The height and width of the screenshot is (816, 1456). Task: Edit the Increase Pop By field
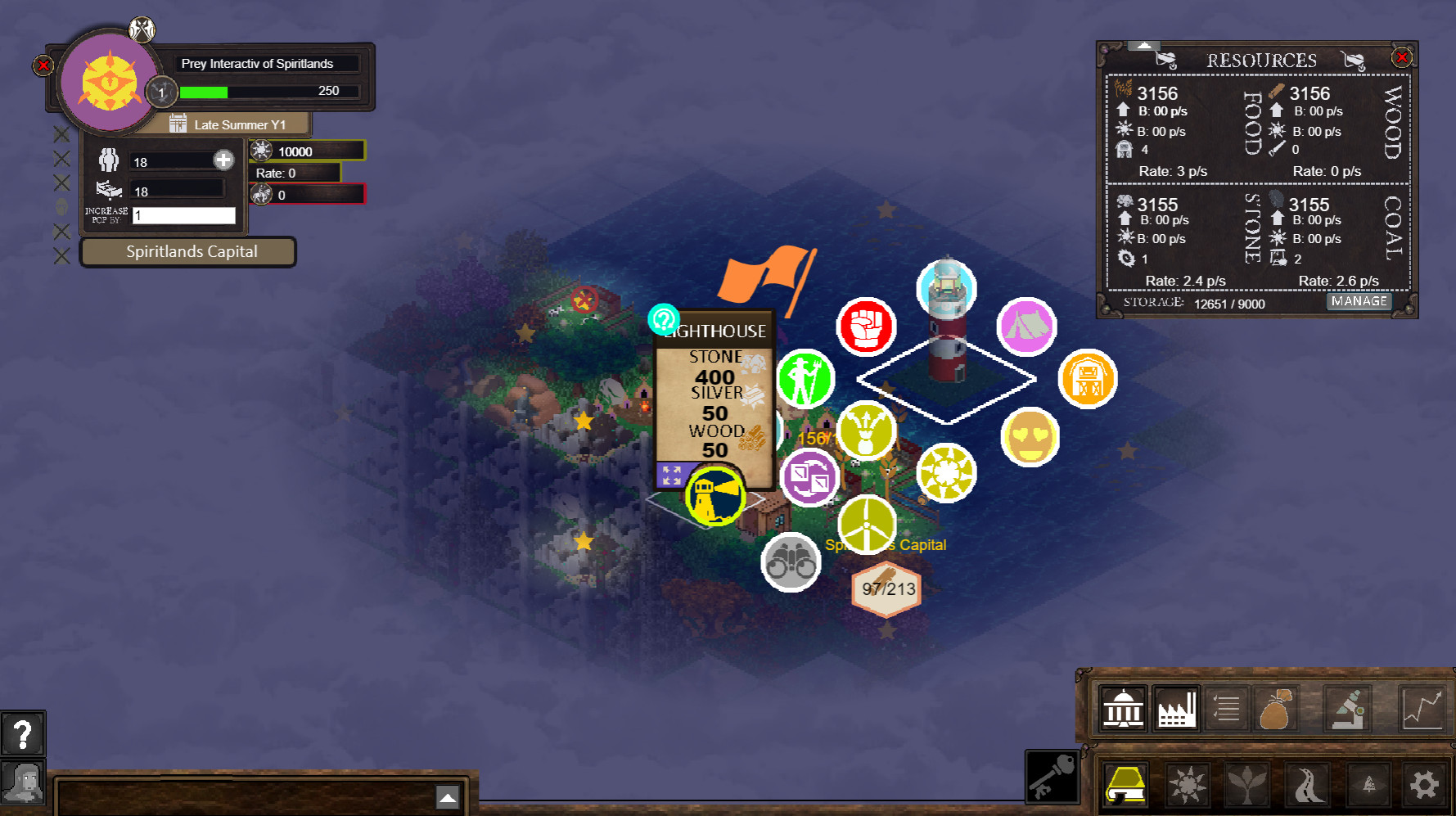tap(184, 215)
